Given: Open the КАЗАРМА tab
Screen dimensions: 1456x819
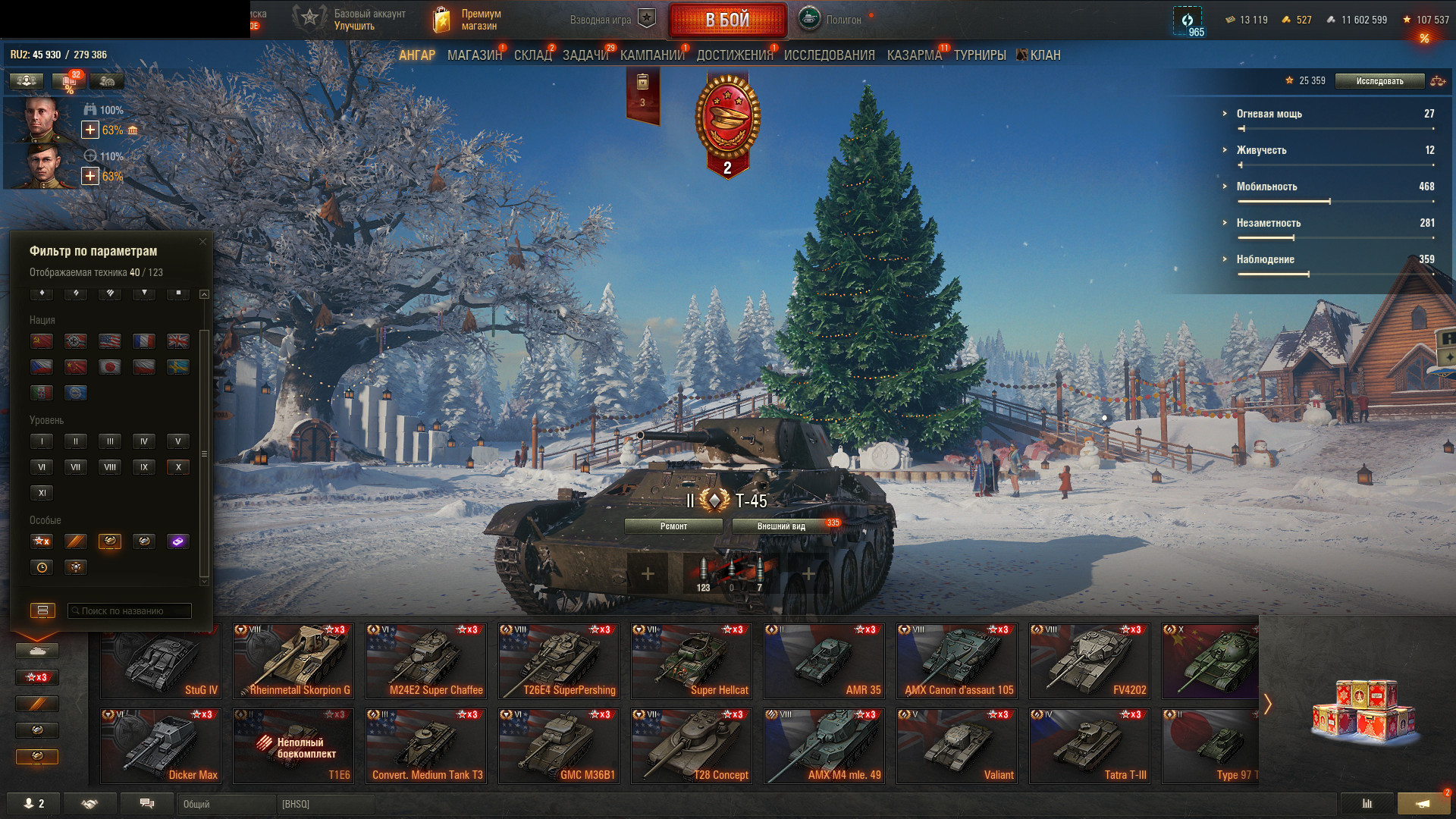Looking at the screenshot, I should click(914, 55).
